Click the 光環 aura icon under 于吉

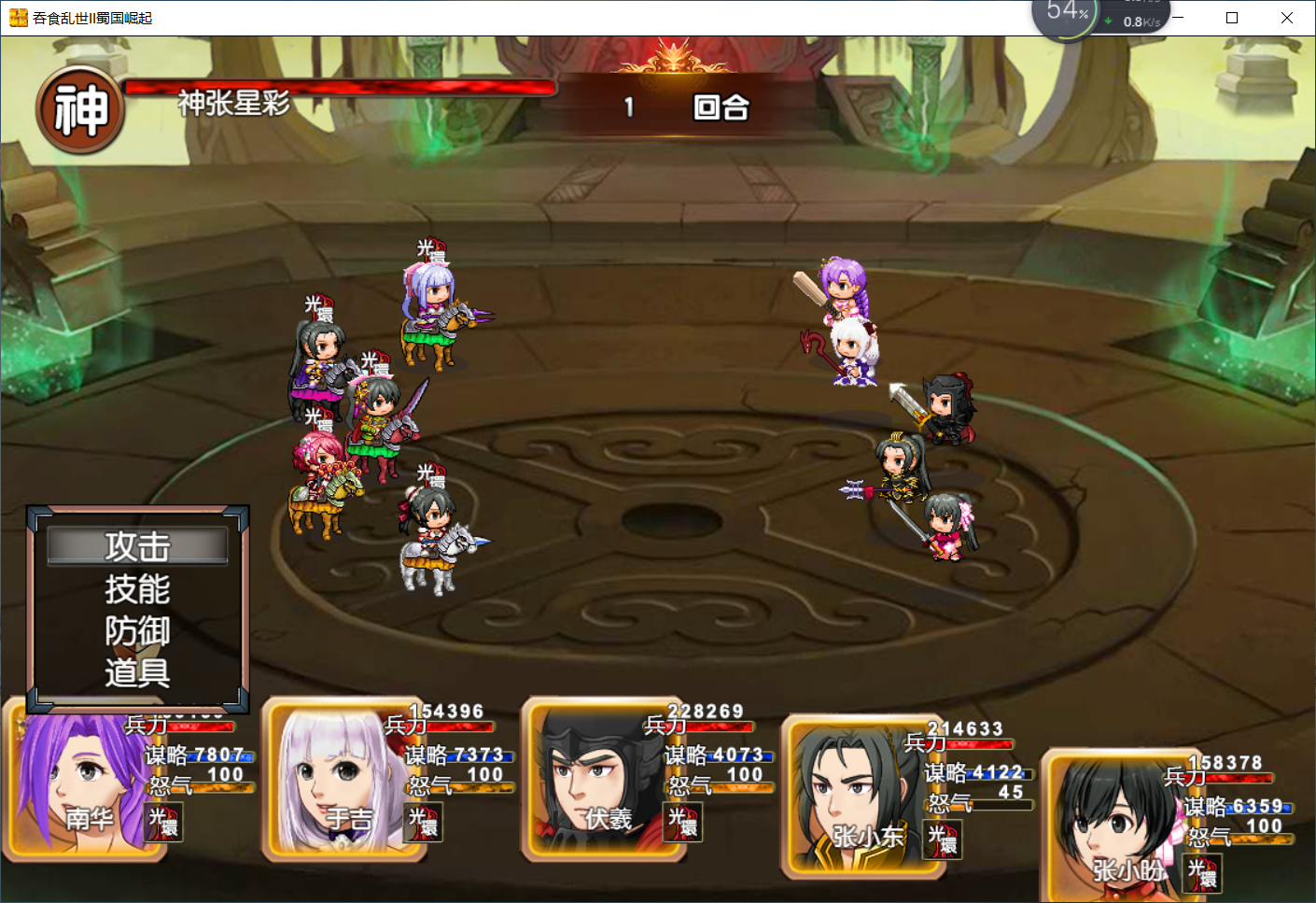click(423, 823)
